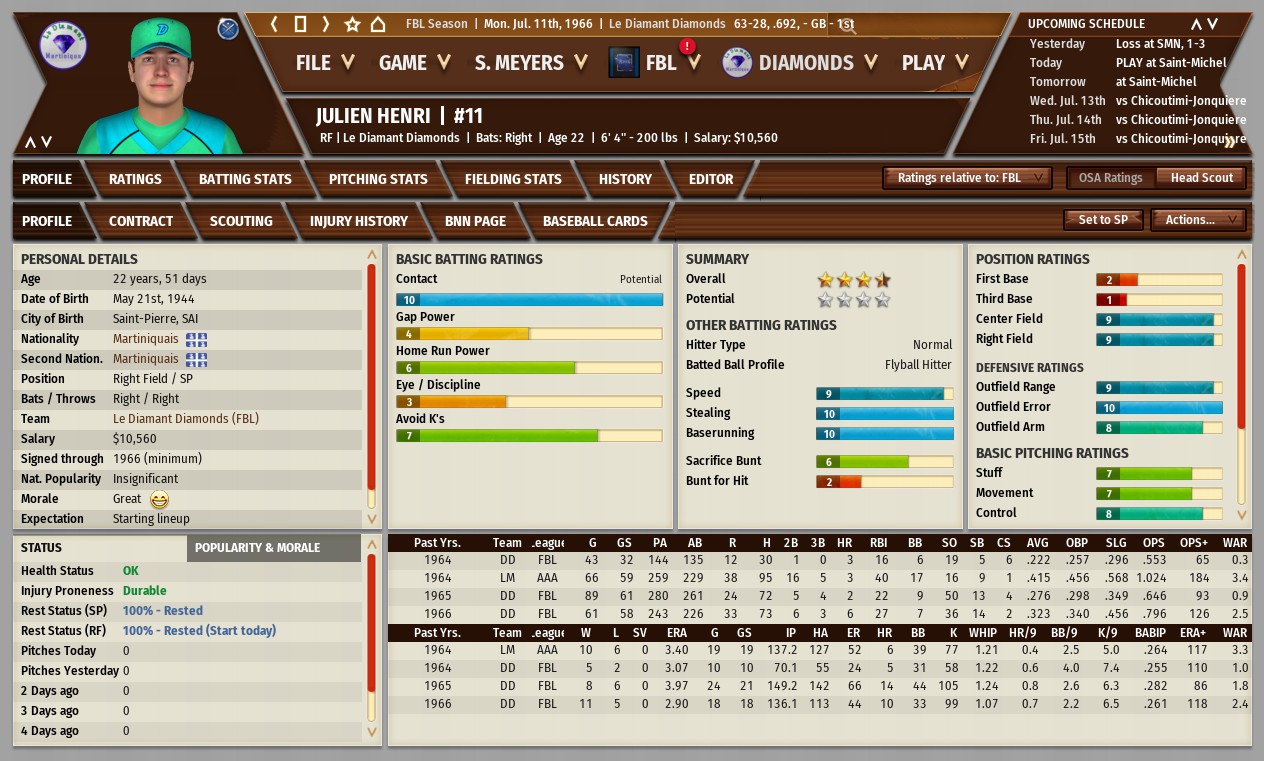Click the Set to SP button
Viewport: 1264px width, 761px height.
(x=1103, y=220)
